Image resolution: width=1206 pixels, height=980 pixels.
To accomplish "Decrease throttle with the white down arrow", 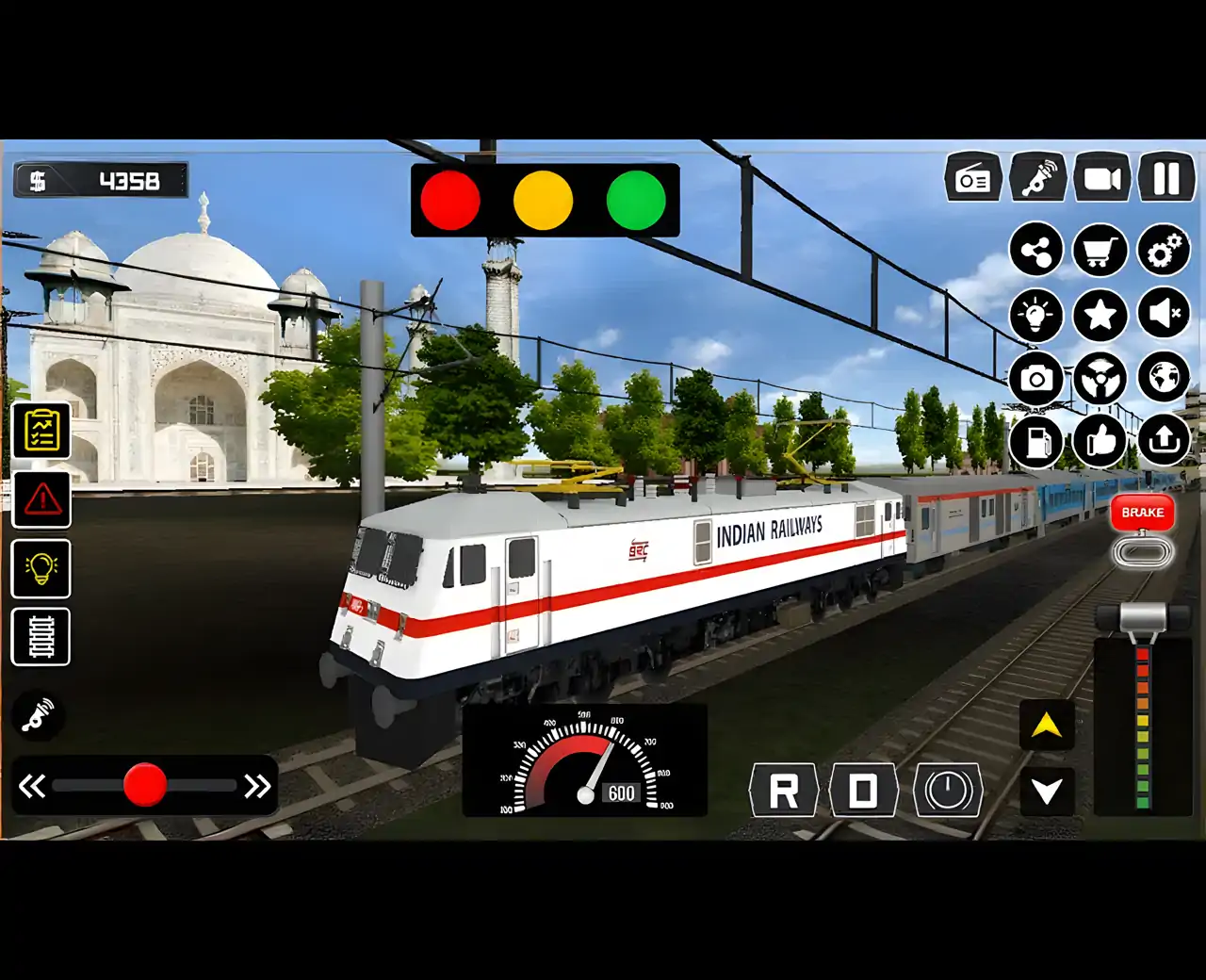I will pos(1047,790).
